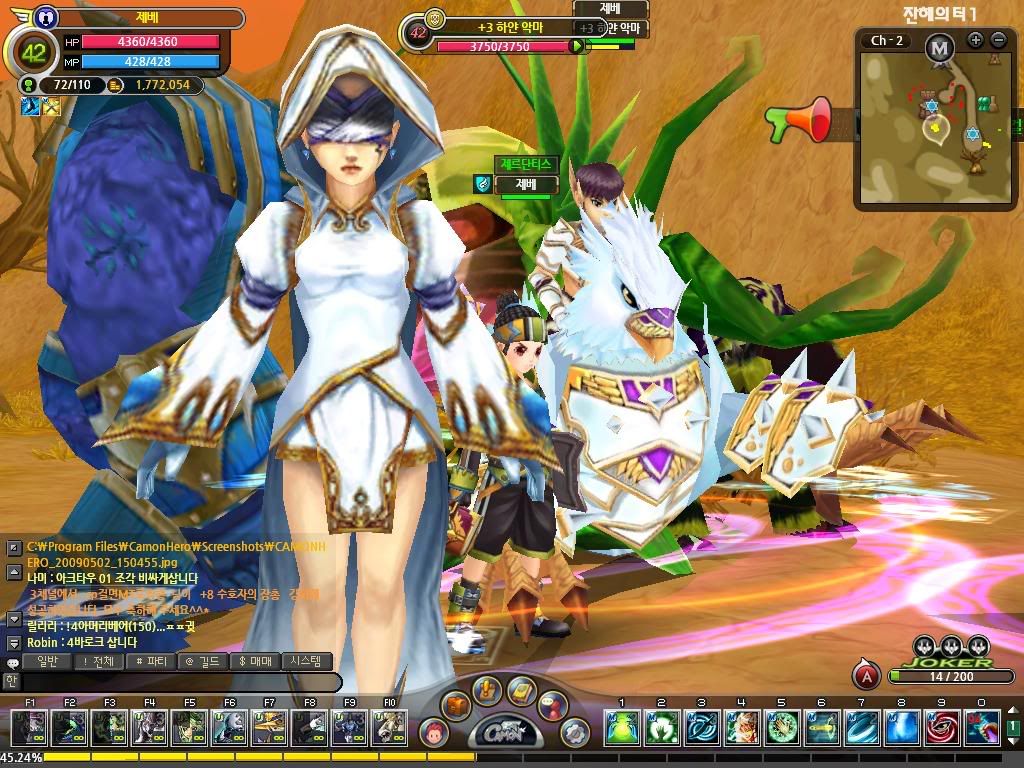Switch to the 일반 chat tab
This screenshot has height=768, width=1024.
click(x=48, y=661)
